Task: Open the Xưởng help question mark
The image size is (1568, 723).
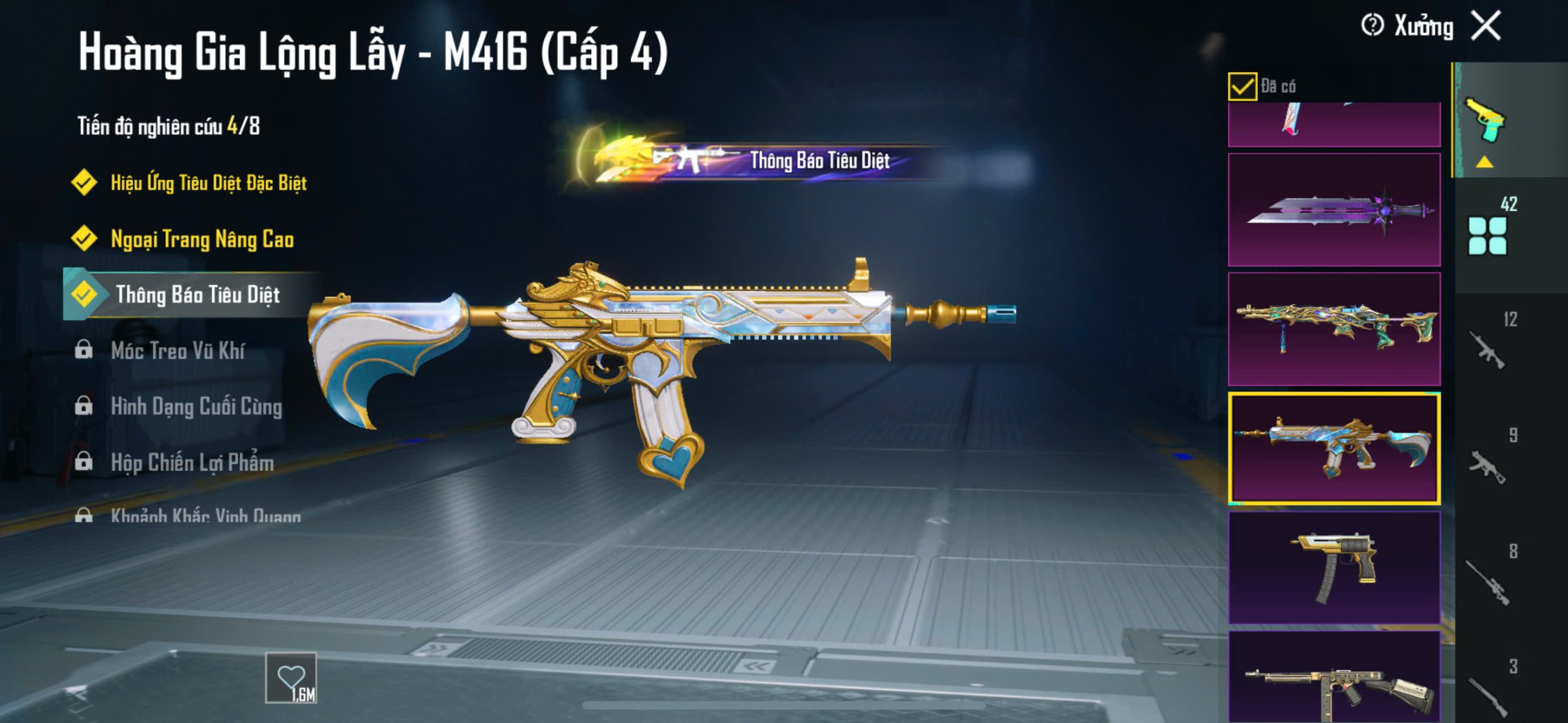Action: click(1372, 26)
